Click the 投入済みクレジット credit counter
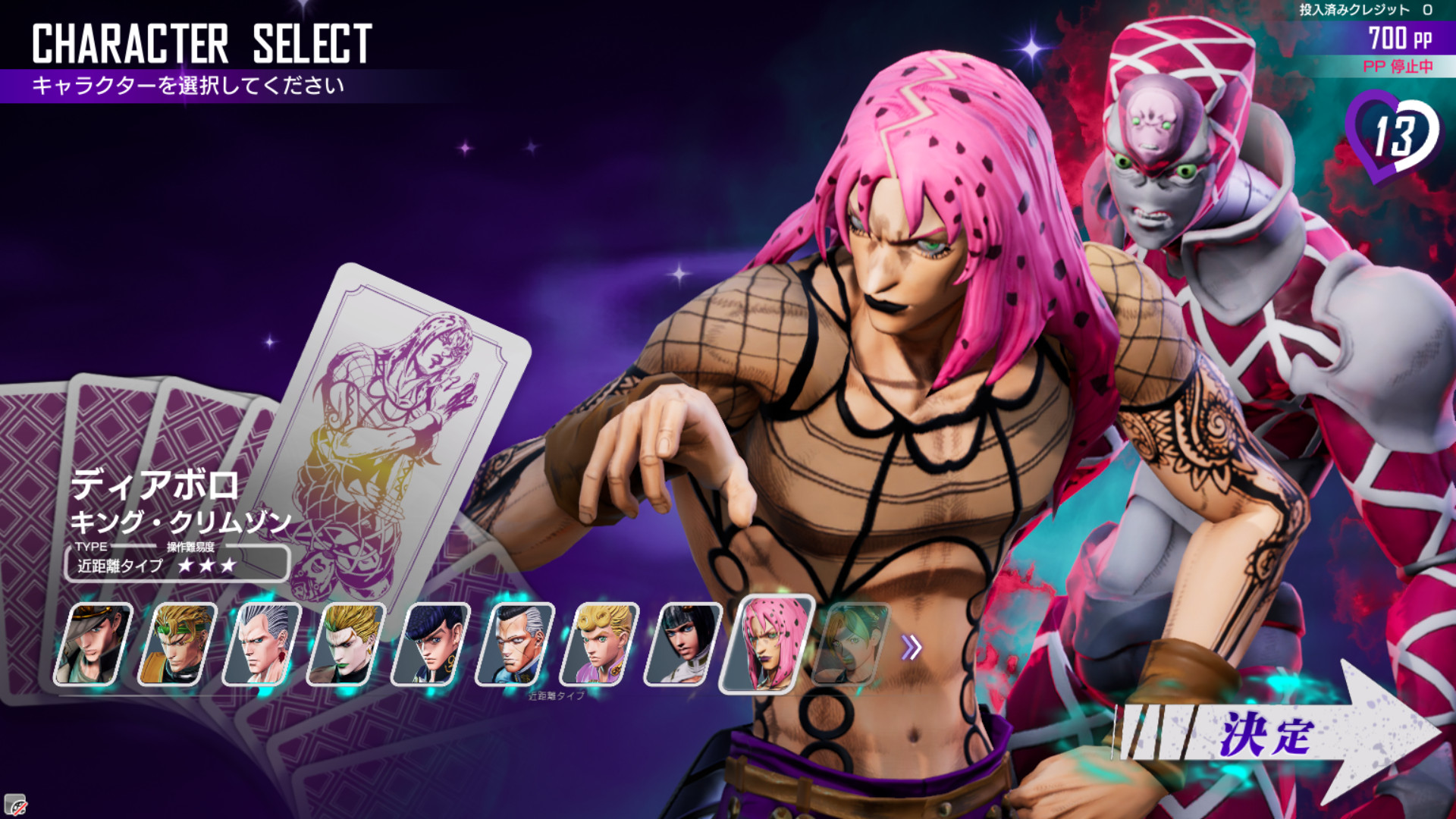This screenshot has height=819, width=1456. coord(1365,9)
